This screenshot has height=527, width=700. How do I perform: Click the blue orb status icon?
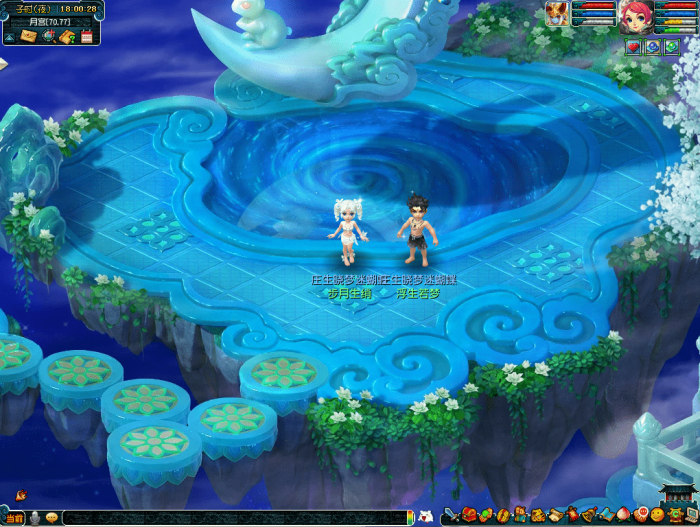(x=651, y=46)
